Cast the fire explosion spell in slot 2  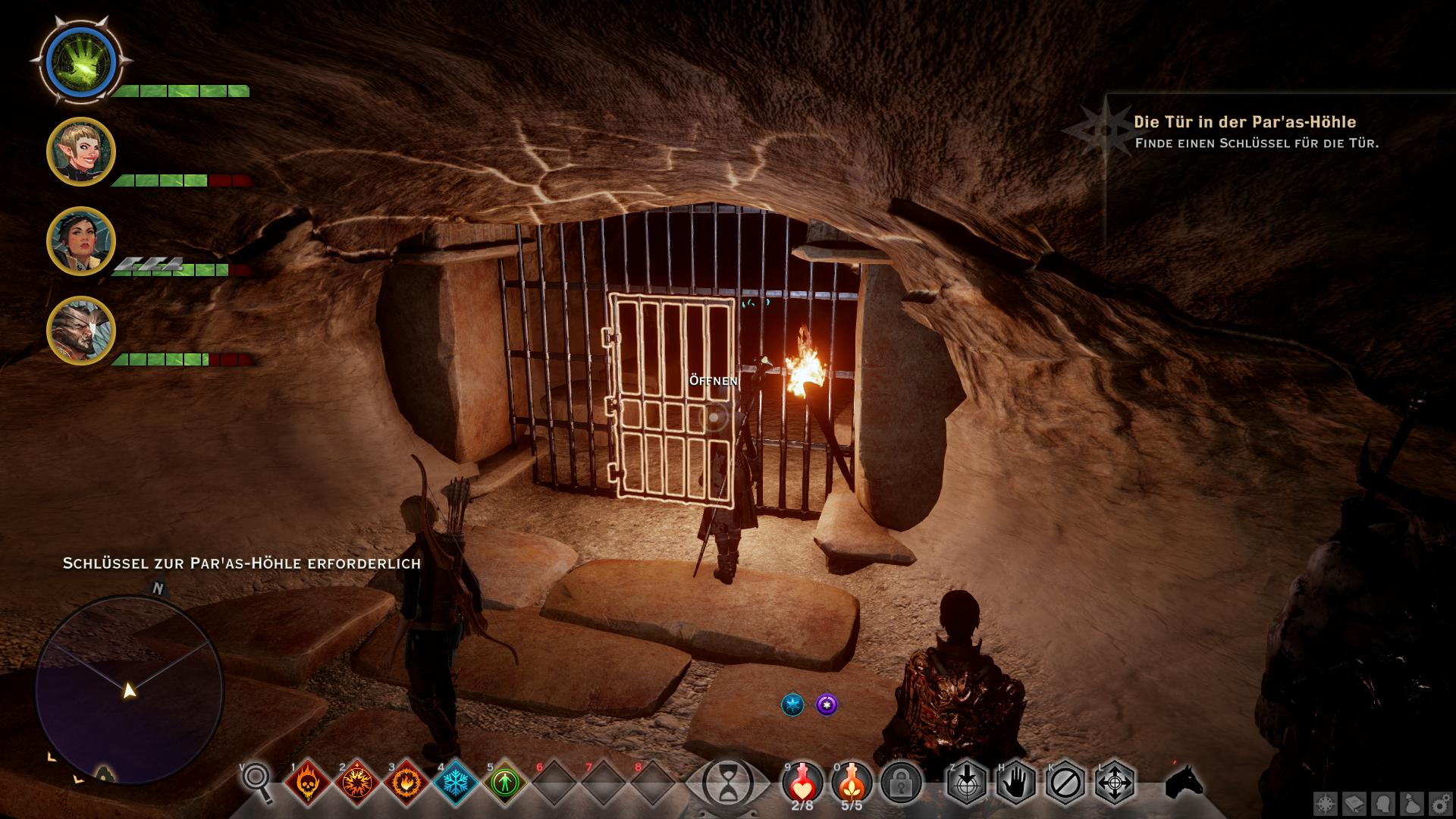click(357, 782)
